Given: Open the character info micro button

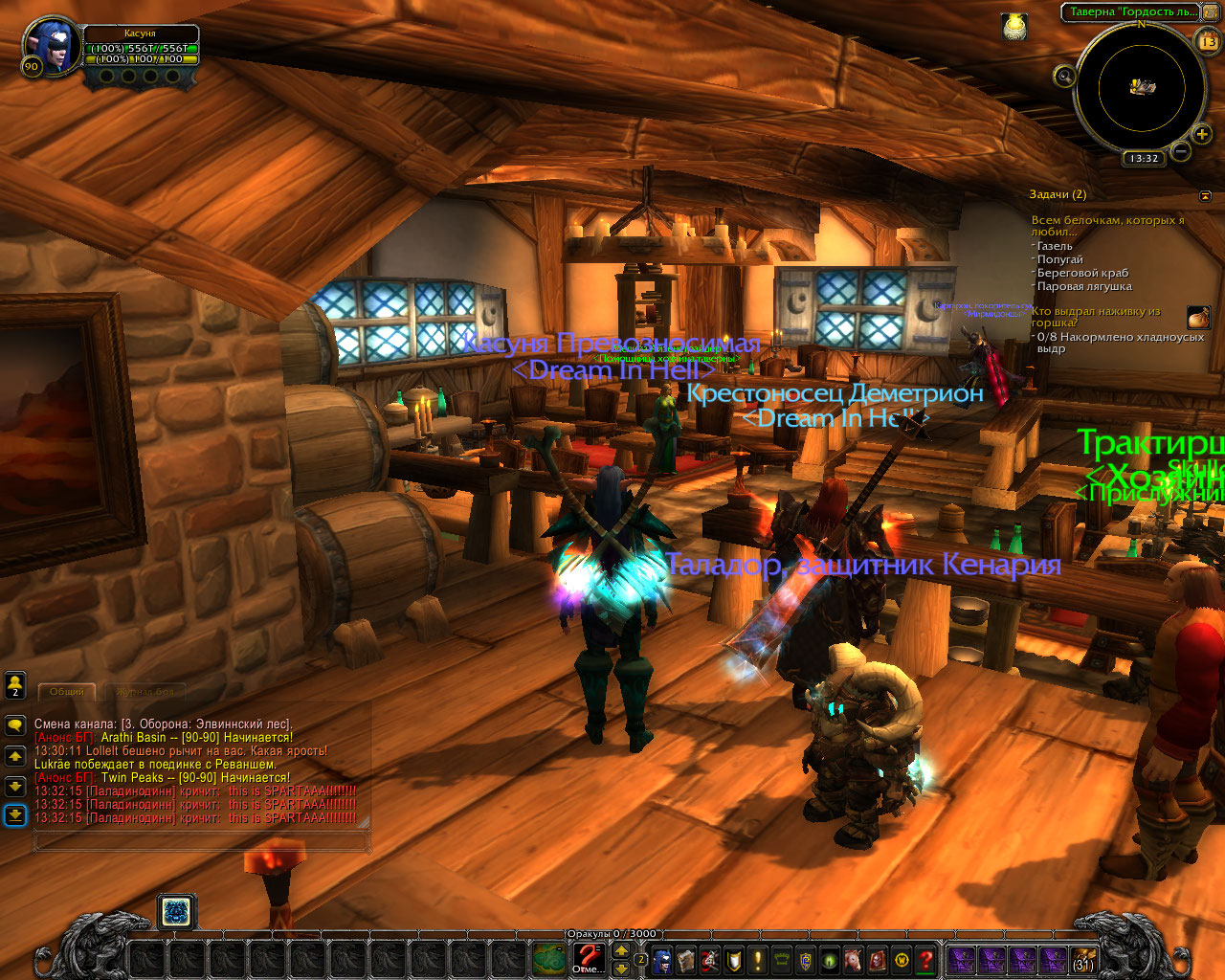Looking at the screenshot, I should pyautogui.click(x=661, y=960).
